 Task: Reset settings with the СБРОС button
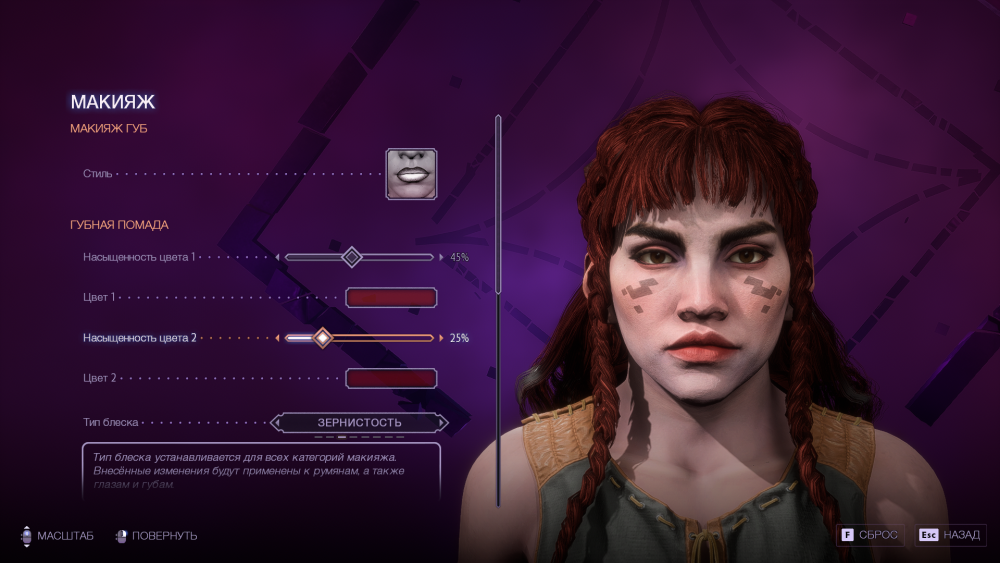871,535
